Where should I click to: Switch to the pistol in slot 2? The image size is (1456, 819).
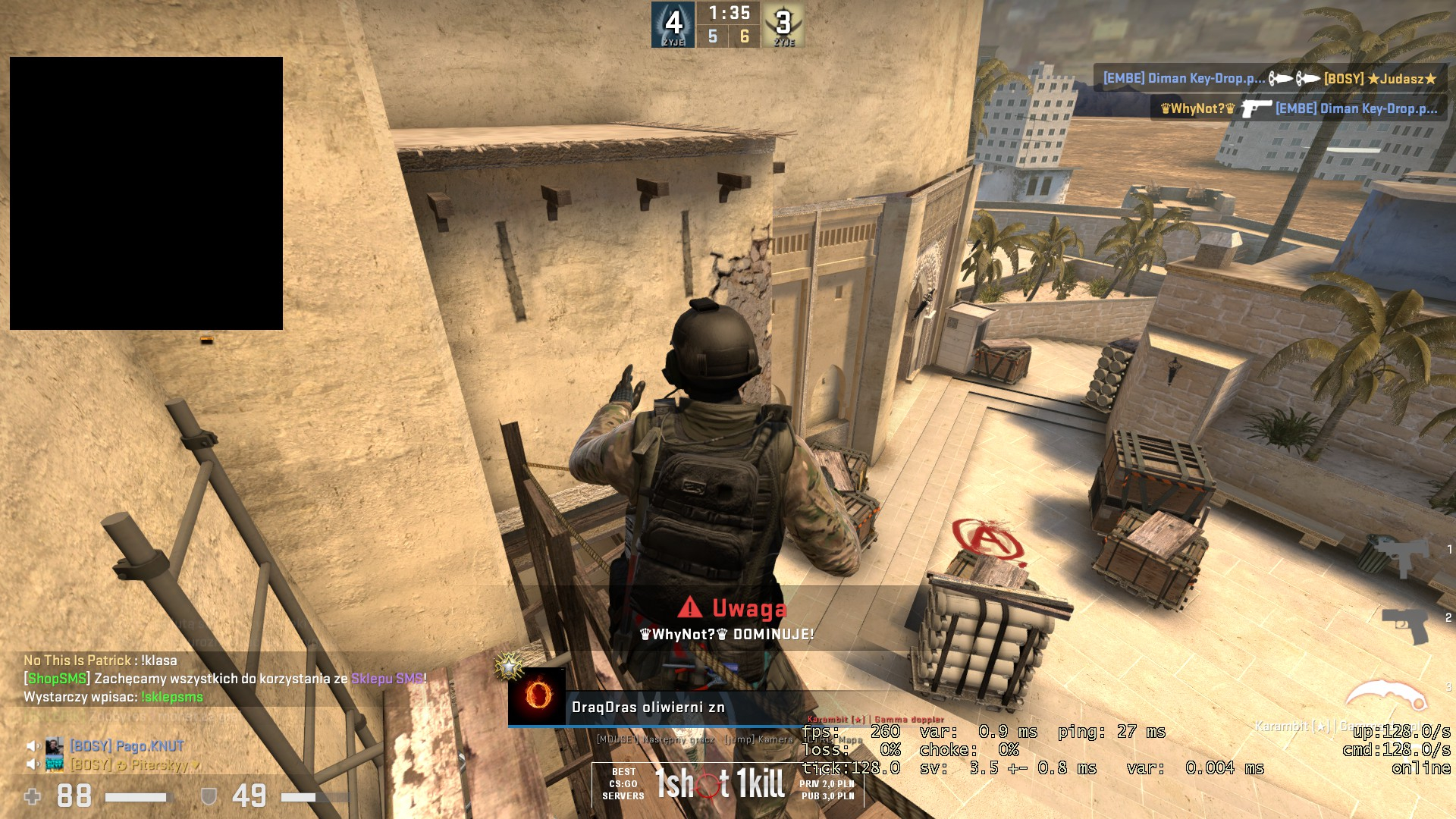[x=1405, y=623]
